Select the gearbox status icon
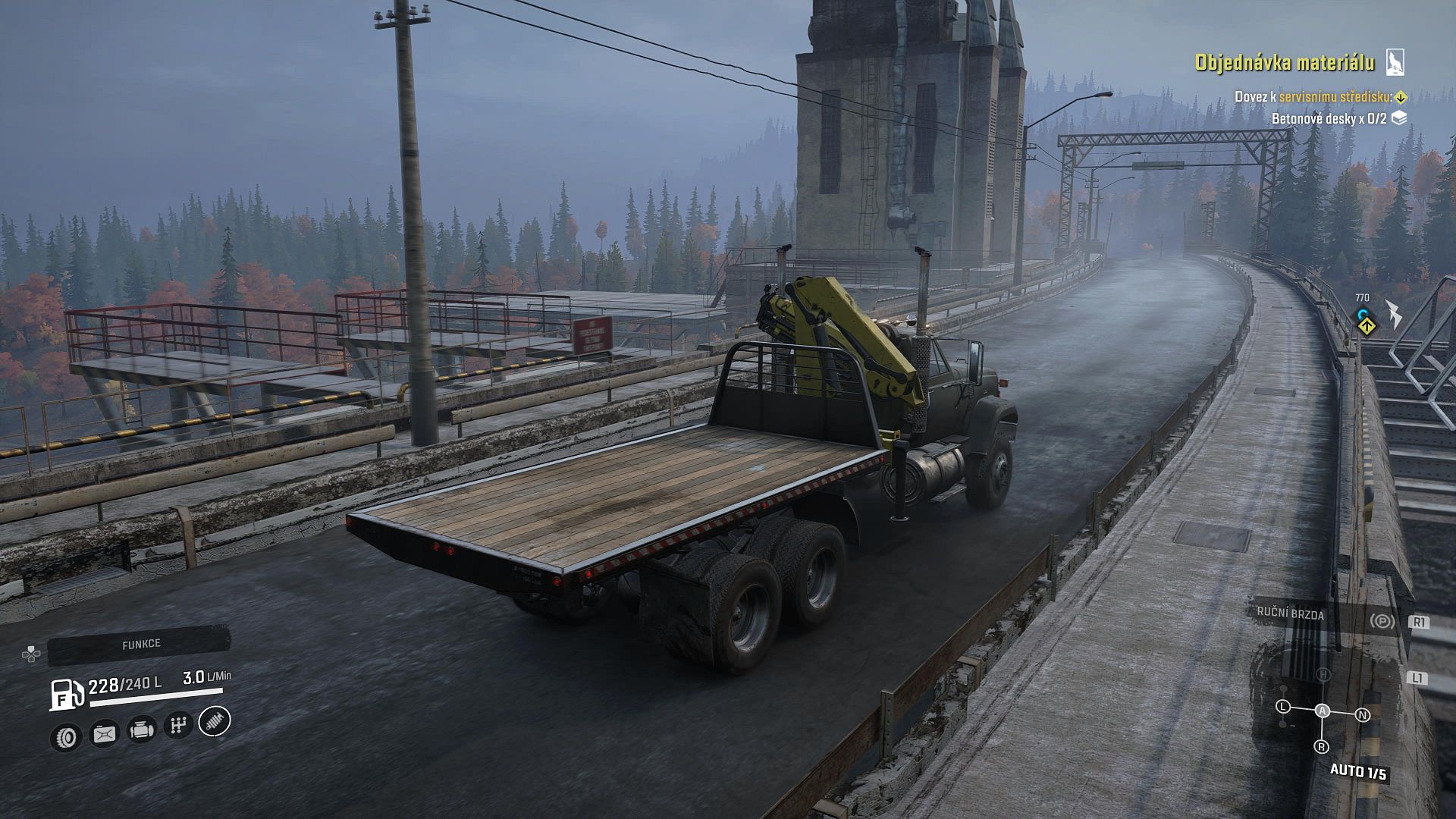The width and height of the screenshot is (1456, 819). click(178, 726)
